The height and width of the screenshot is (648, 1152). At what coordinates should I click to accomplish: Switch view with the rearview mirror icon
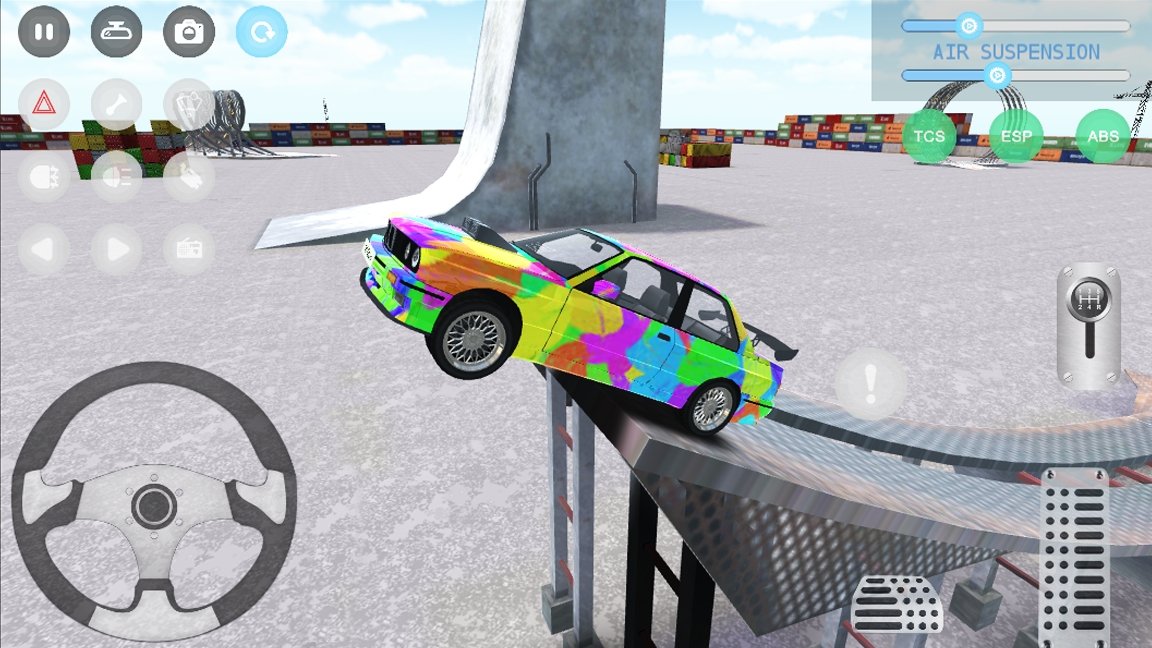pos(117,32)
